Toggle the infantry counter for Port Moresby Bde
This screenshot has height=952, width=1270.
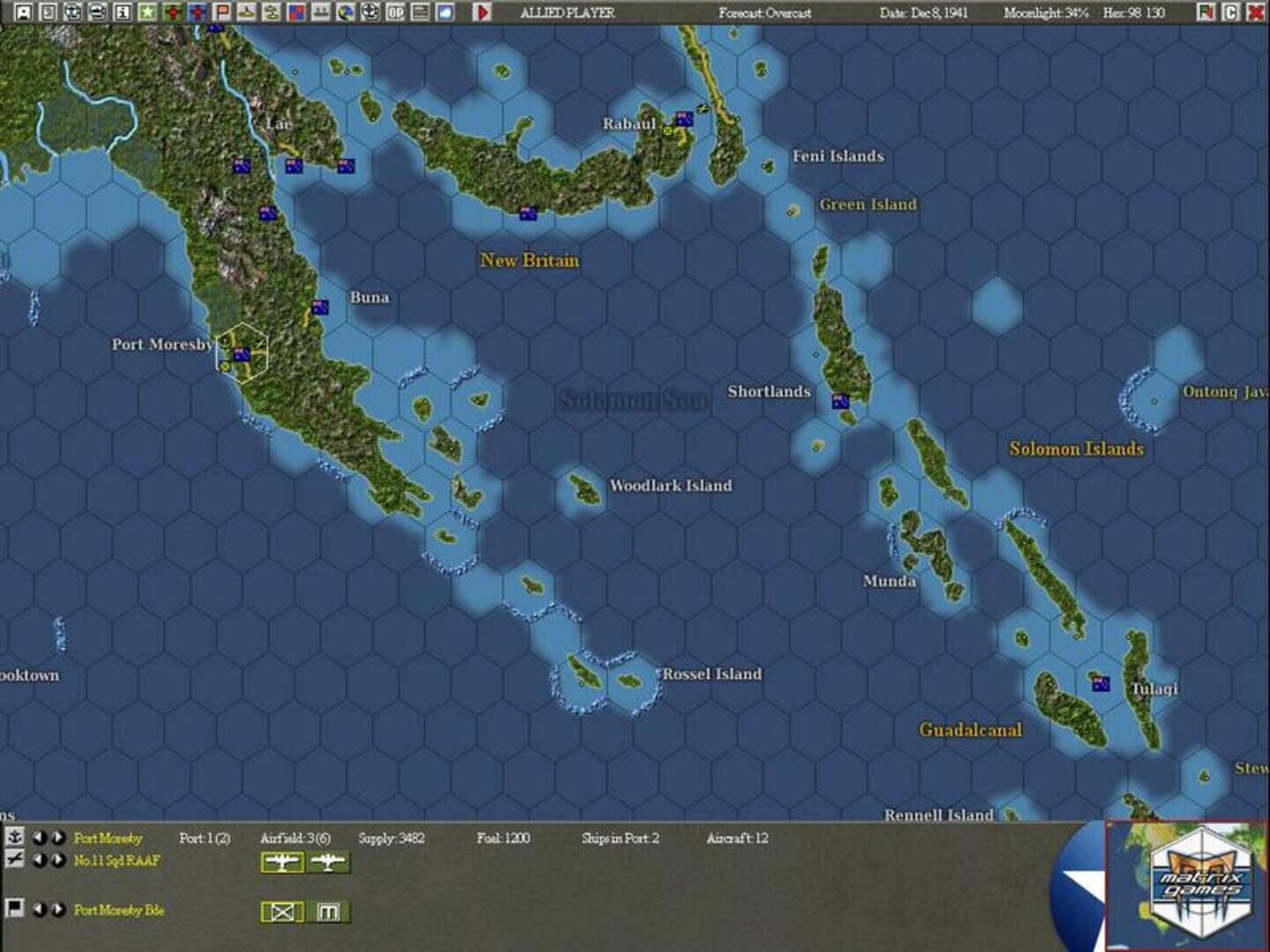pyautogui.click(x=282, y=912)
